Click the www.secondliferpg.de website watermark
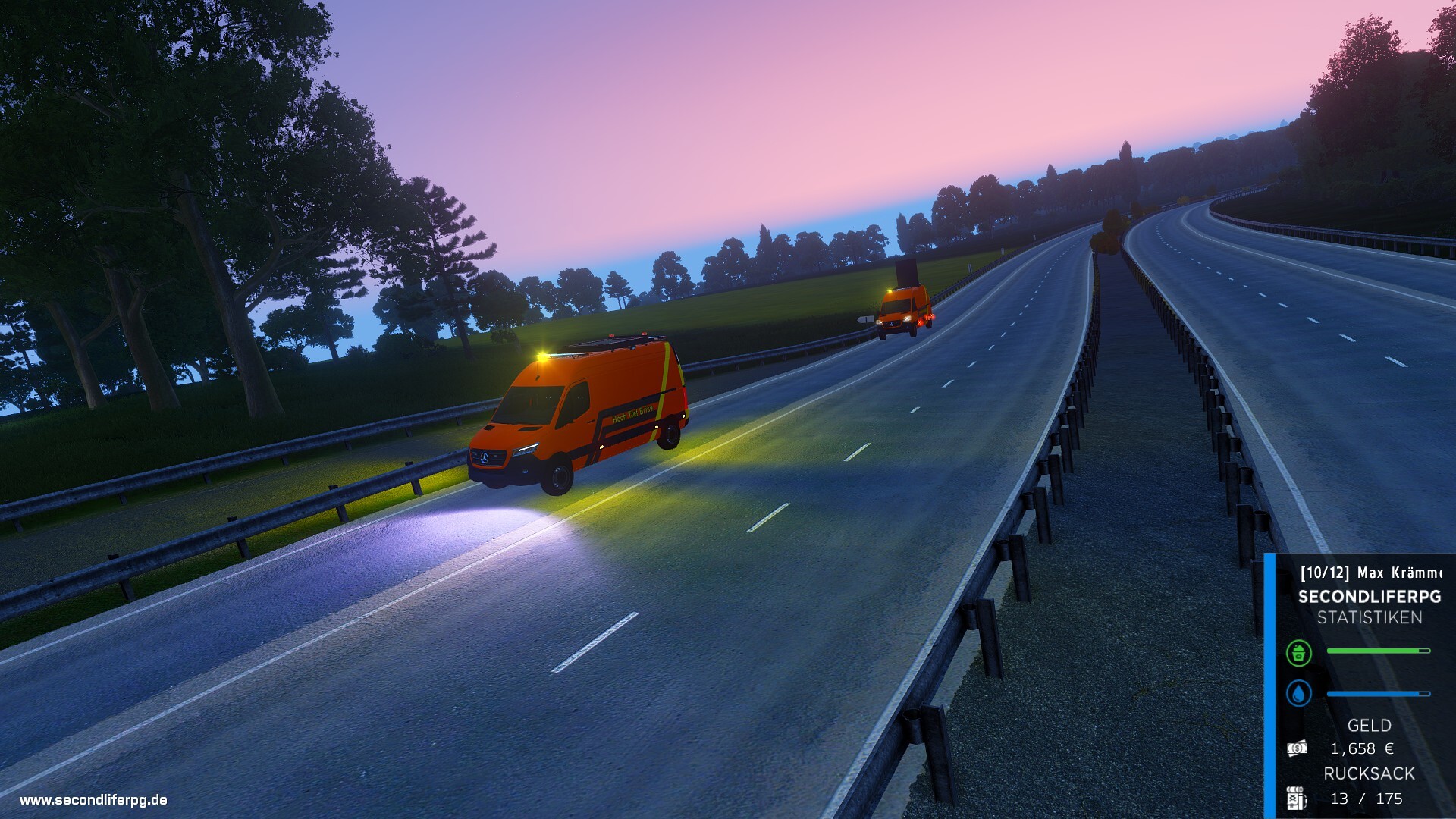This screenshot has height=819, width=1456. point(93,799)
